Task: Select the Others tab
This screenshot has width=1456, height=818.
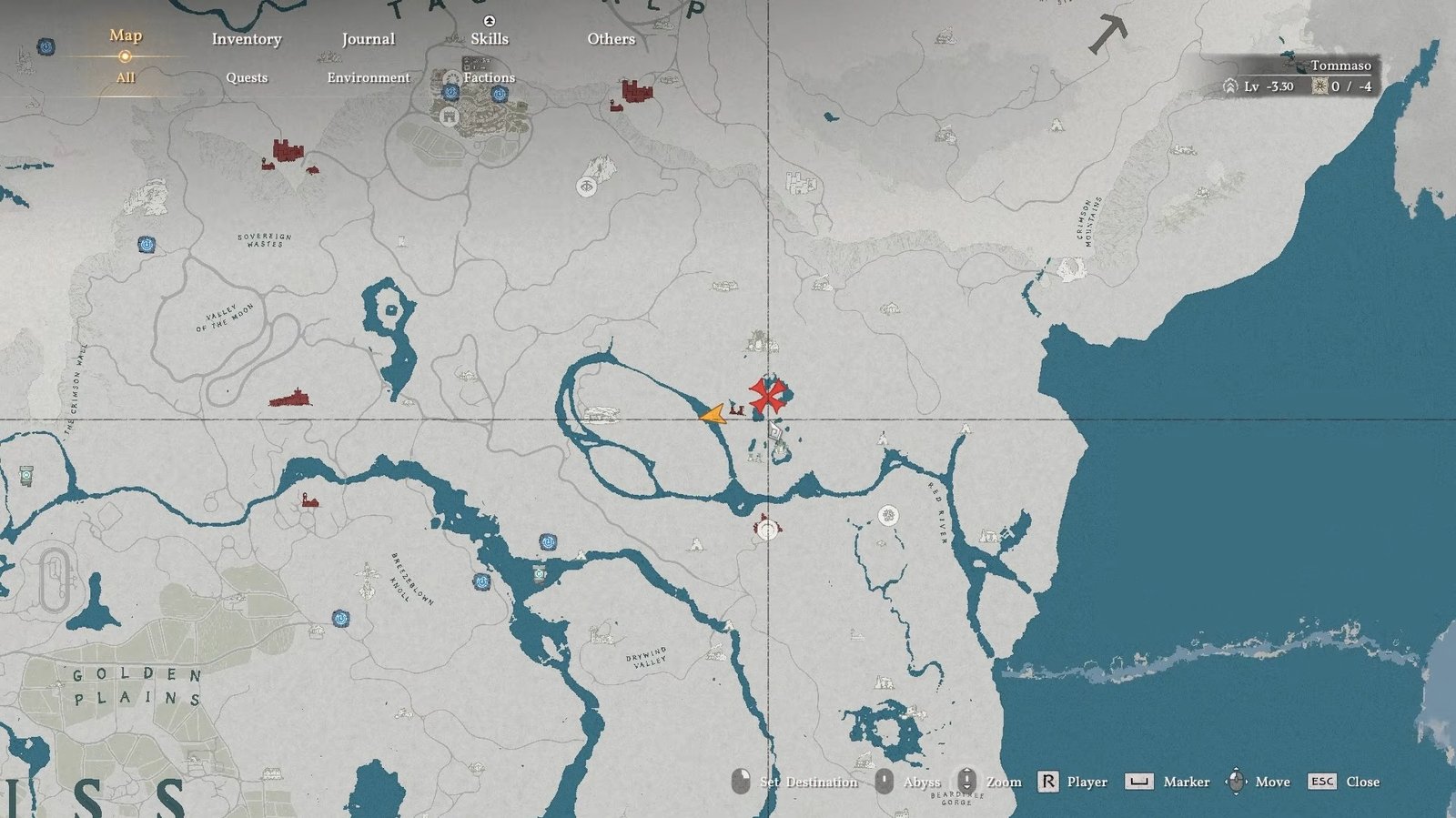Action: point(611,39)
